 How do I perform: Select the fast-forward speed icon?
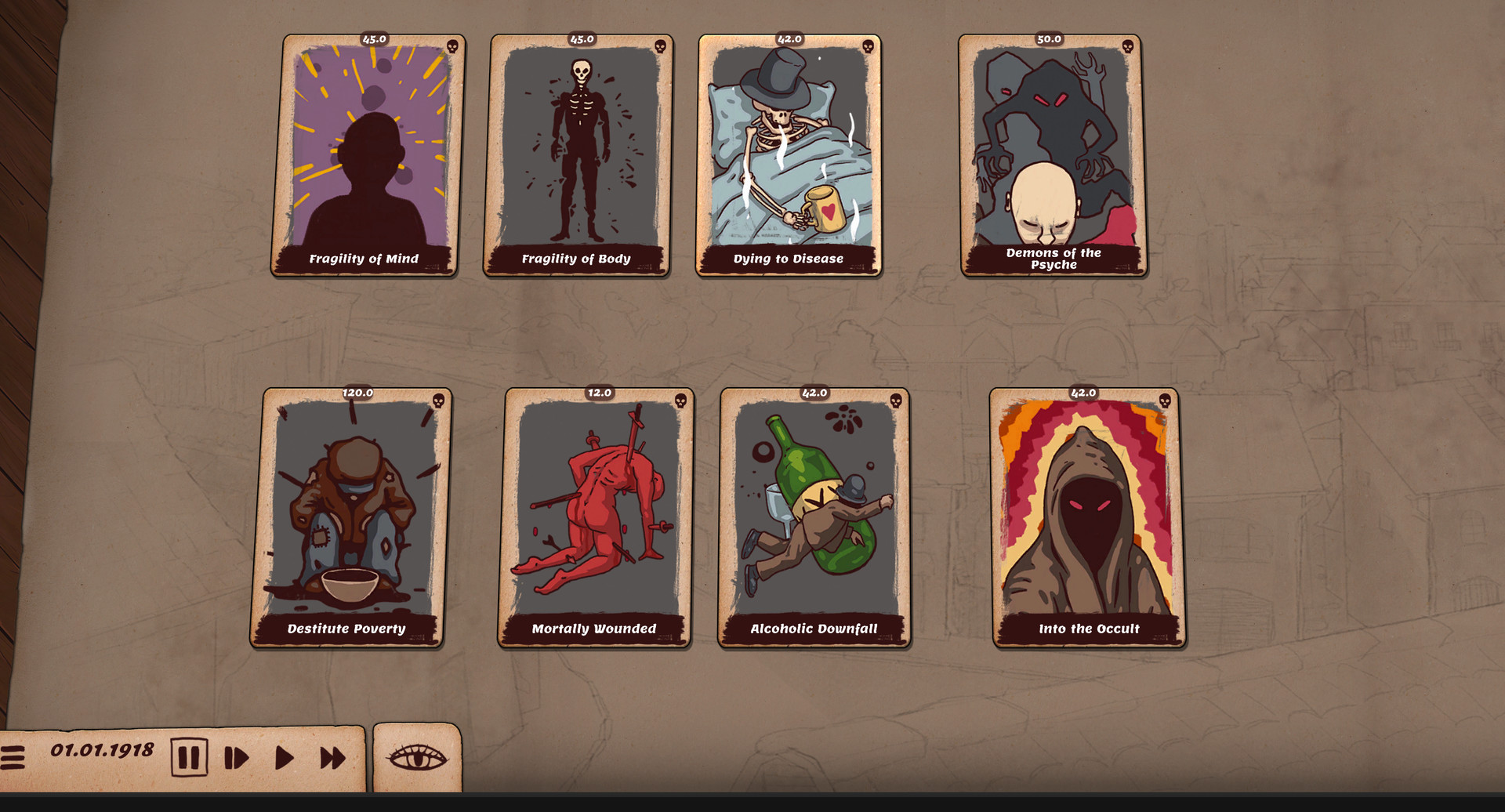[x=332, y=757]
